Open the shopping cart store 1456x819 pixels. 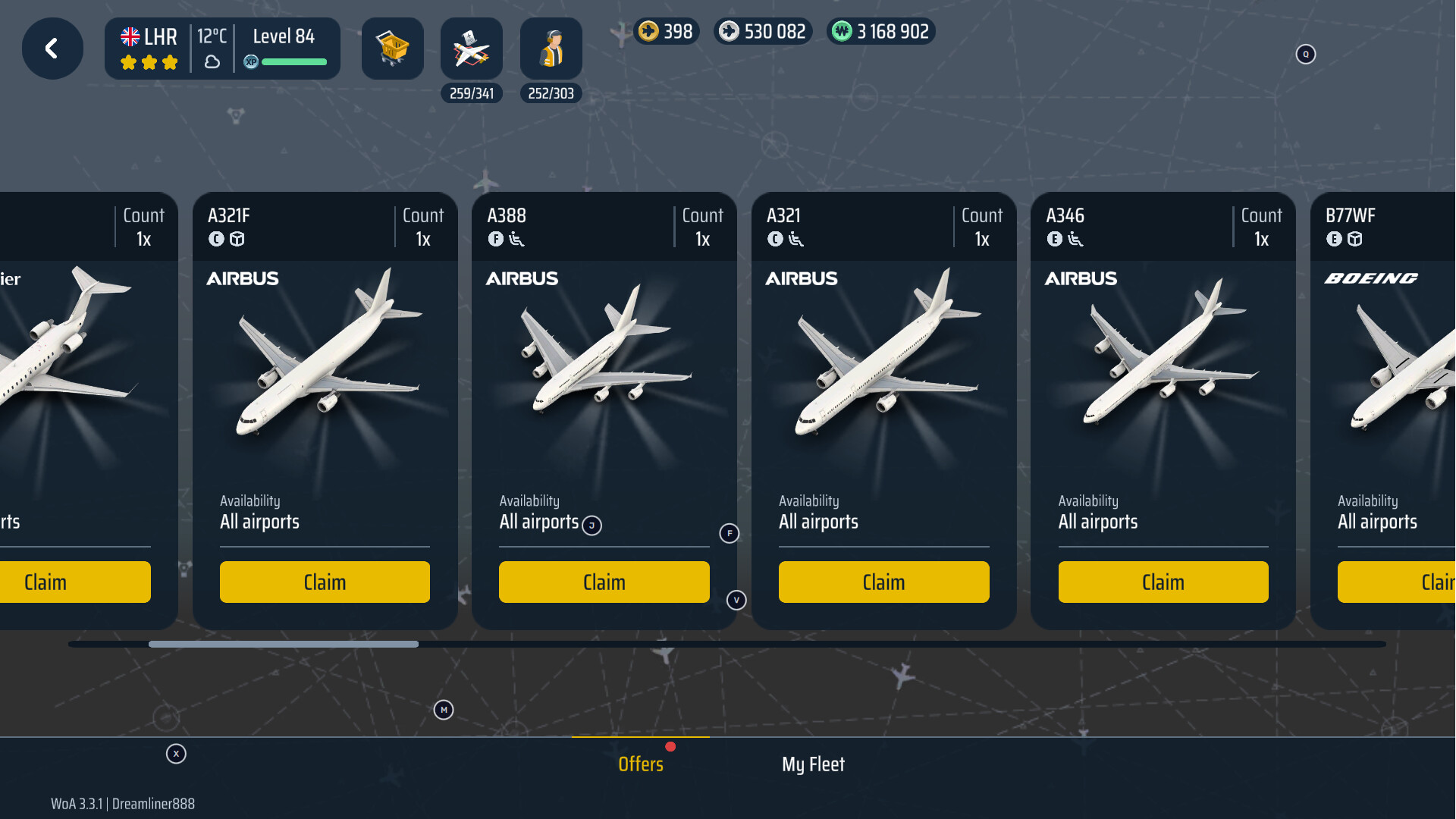click(392, 49)
